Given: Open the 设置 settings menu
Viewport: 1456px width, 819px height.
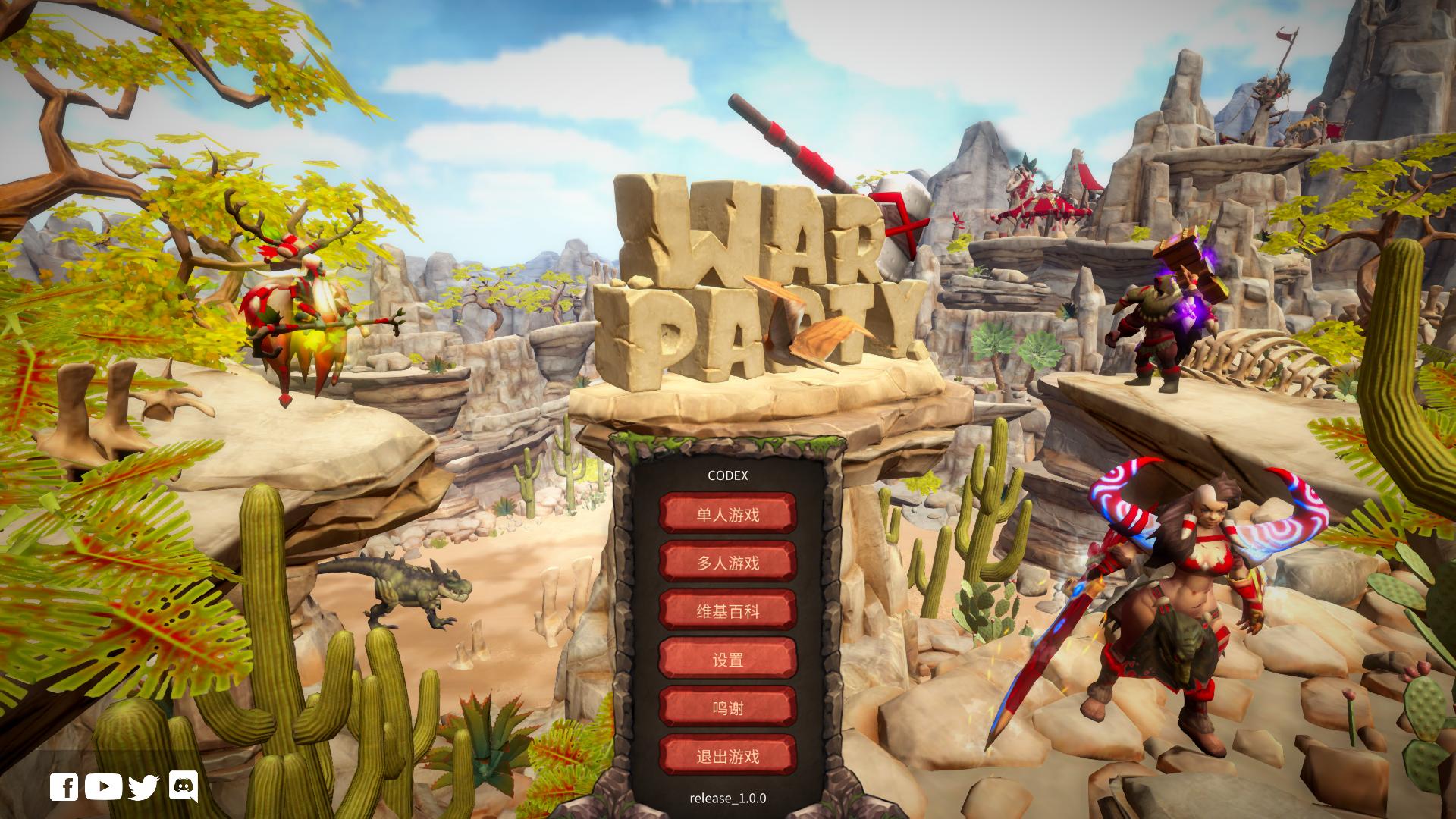Looking at the screenshot, I should point(727,660).
